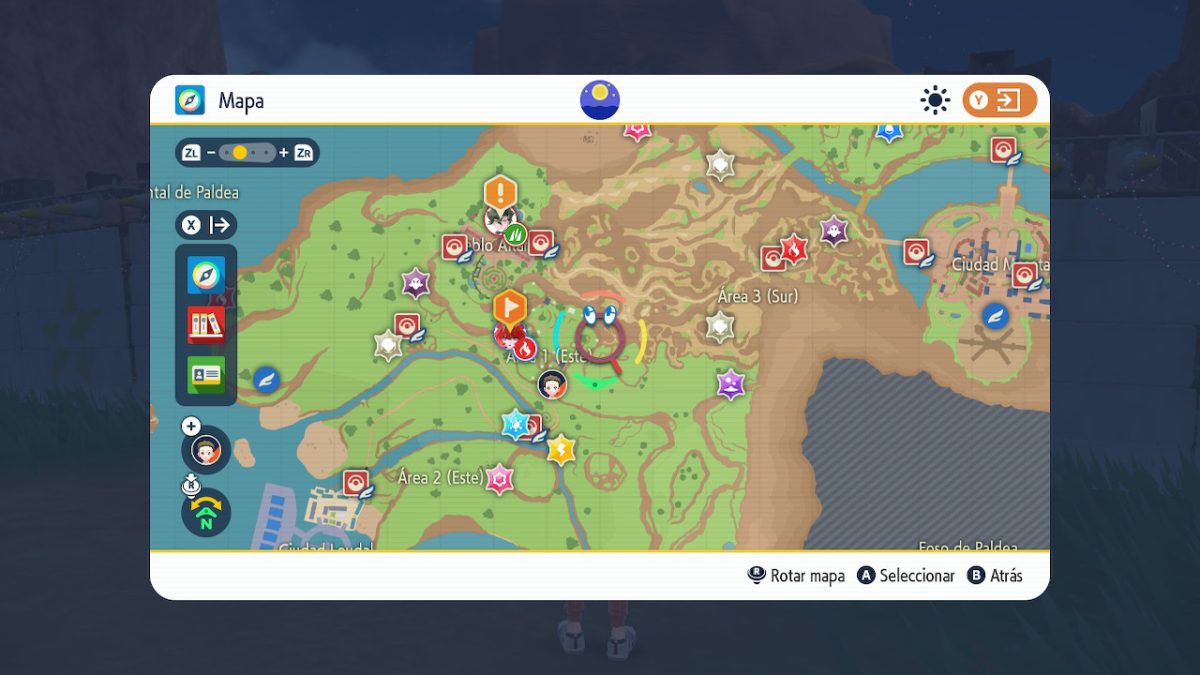1200x675 pixels.
Task: Click the sun weather icon
Action: pos(935,100)
